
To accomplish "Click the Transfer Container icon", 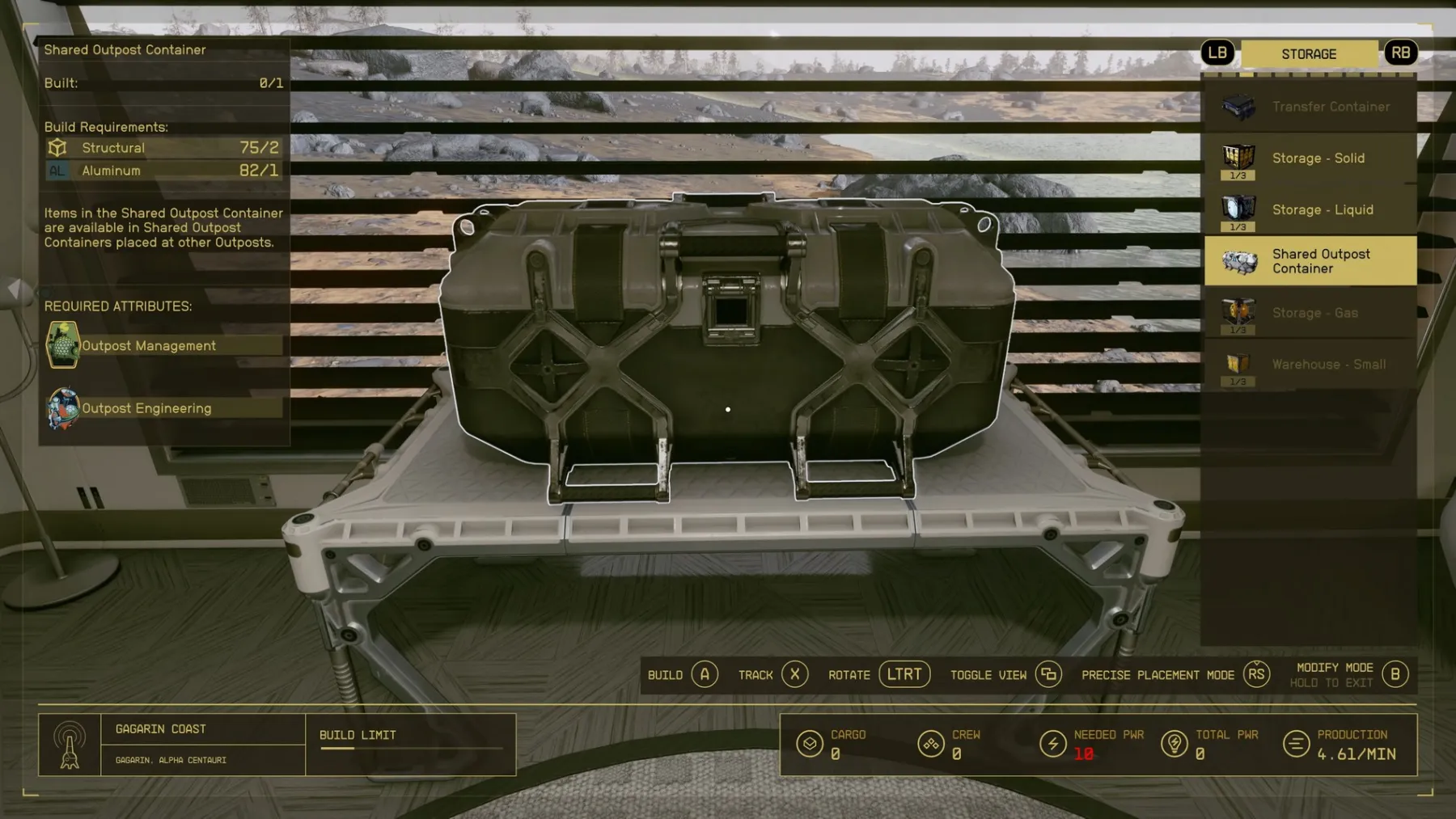I will coord(1238,106).
